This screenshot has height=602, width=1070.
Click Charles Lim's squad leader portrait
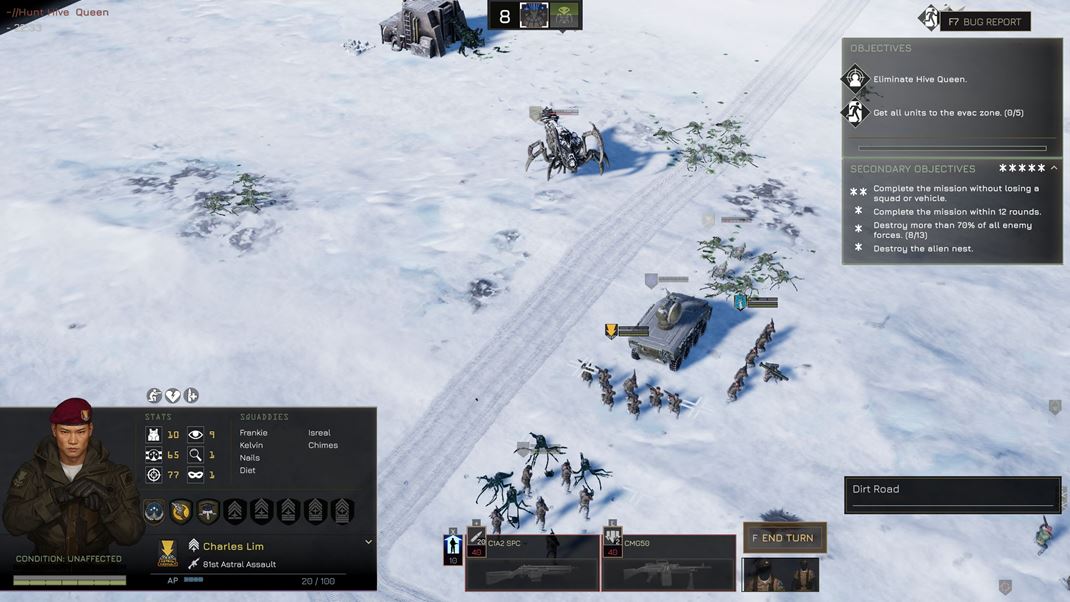[x=62, y=480]
